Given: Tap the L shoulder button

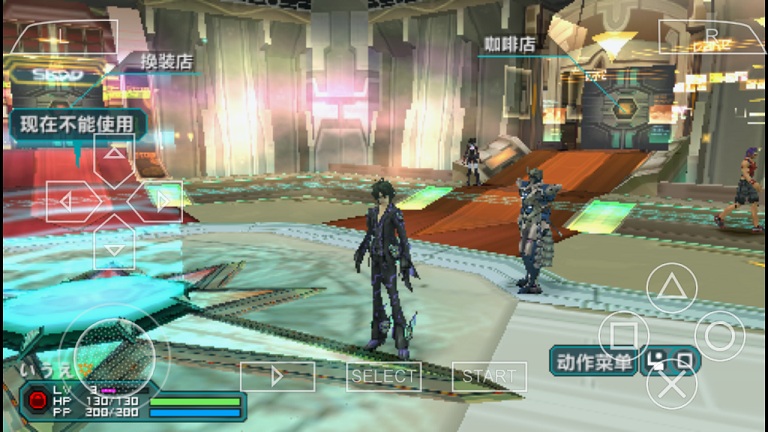Looking at the screenshot, I should tap(60, 36).
